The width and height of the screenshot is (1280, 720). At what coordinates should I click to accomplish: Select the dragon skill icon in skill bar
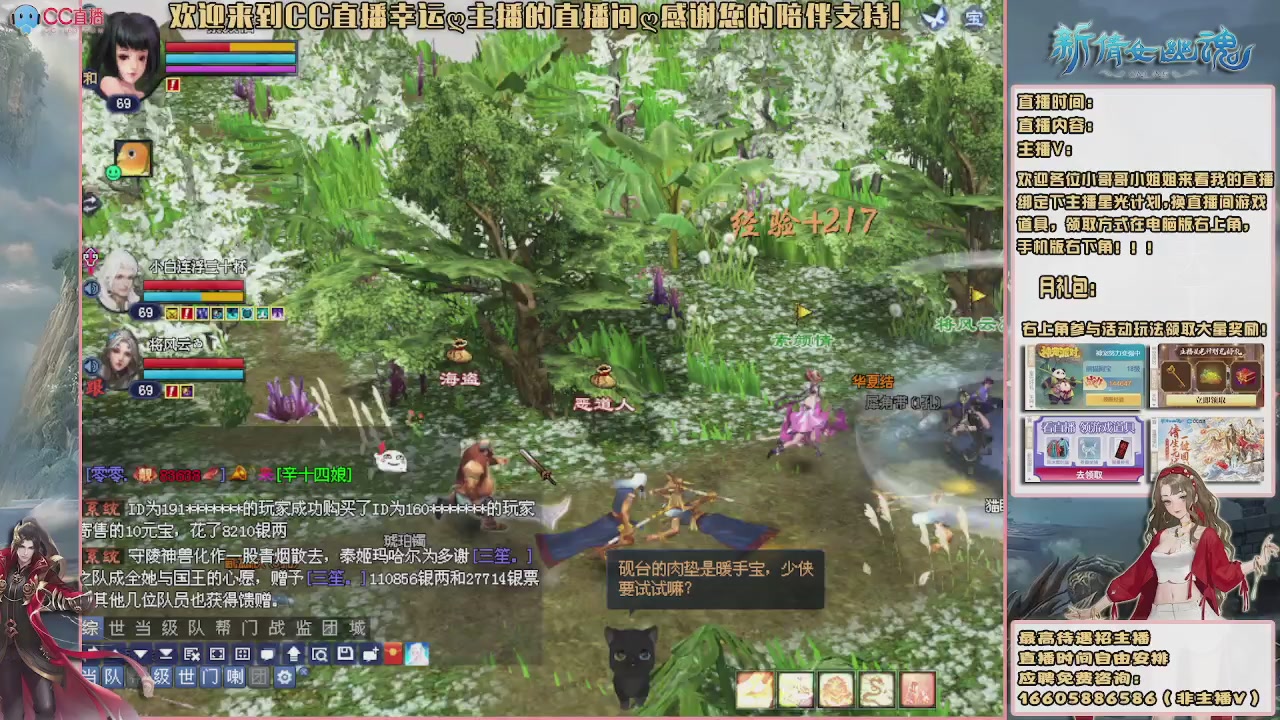click(877, 690)
